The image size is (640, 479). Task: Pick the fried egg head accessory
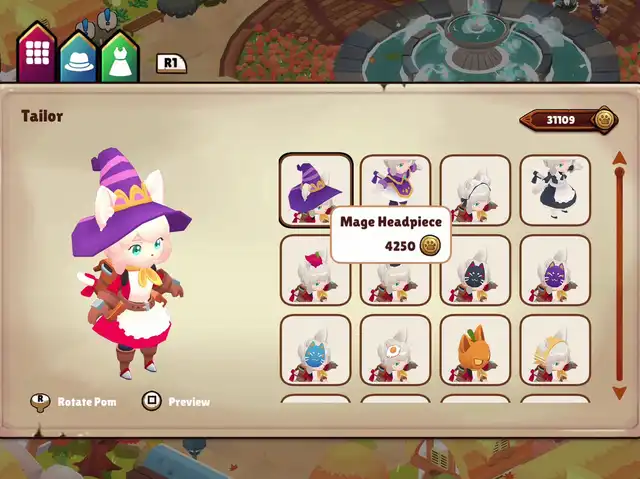(395, 350)
